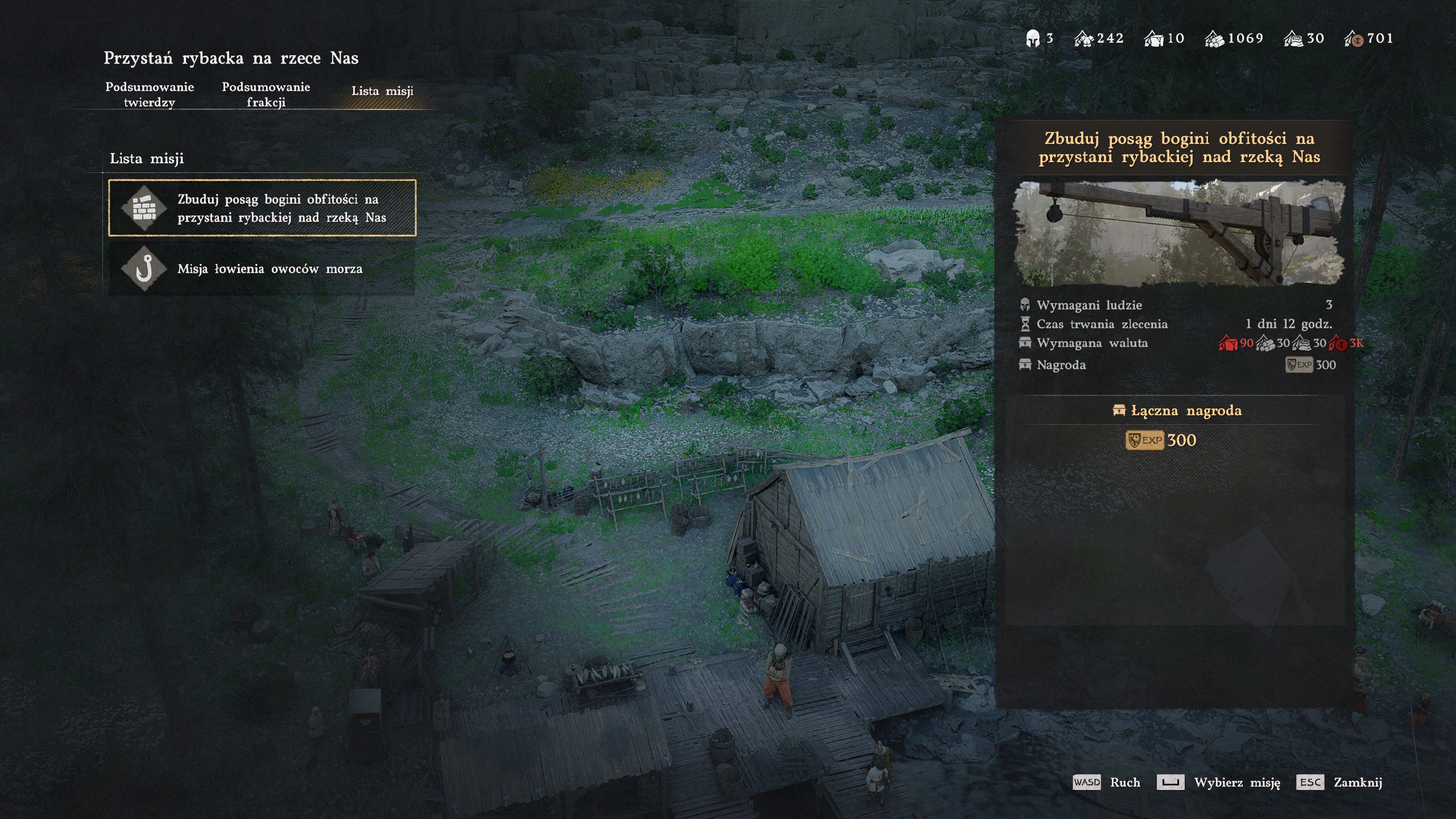This screenshot has height=819, width=1456.
Task: Switch to the Podsumowanie twierdzy tab
Action: pos(150,94)
